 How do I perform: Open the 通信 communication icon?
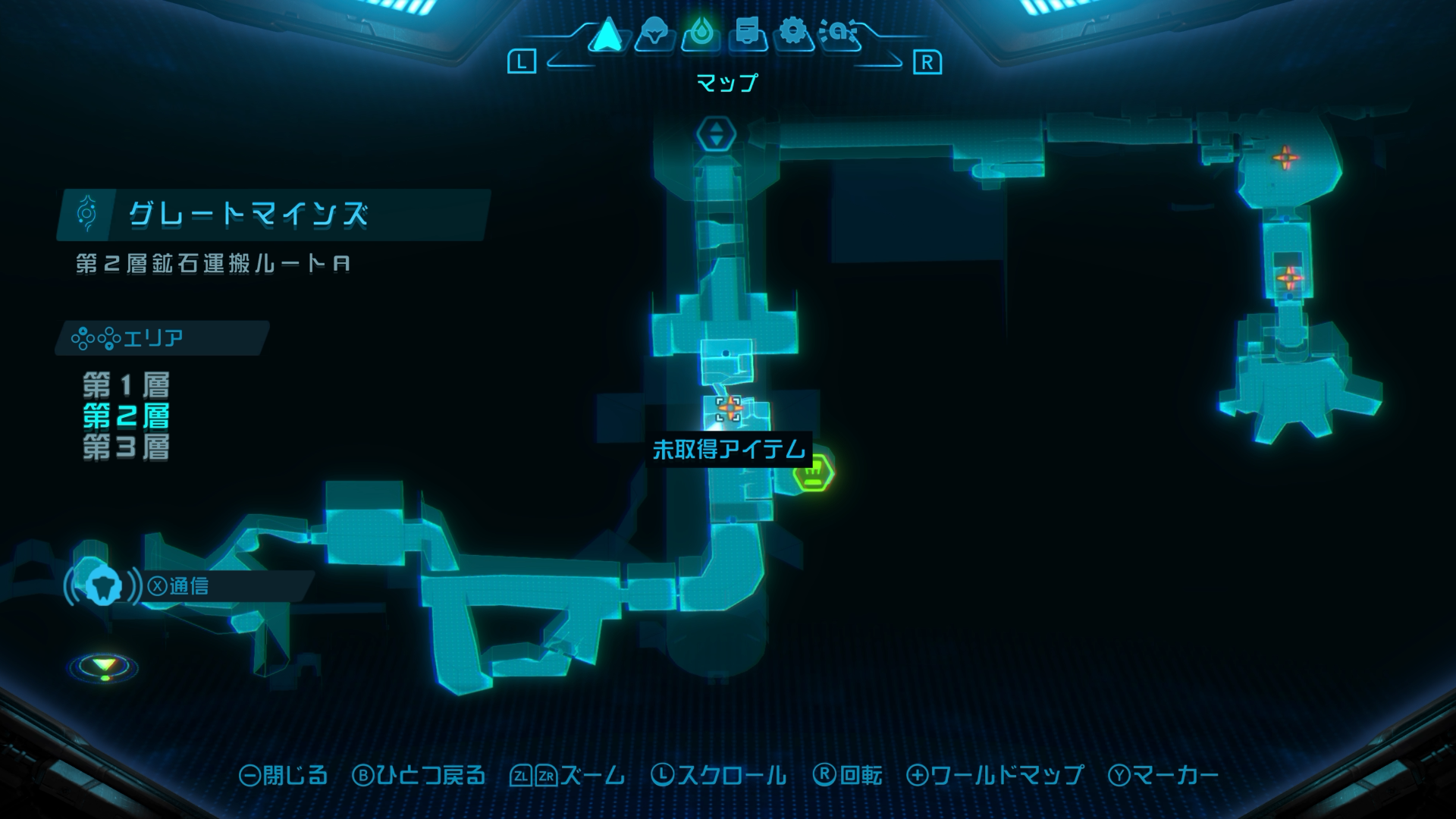(x=103, y=585)
